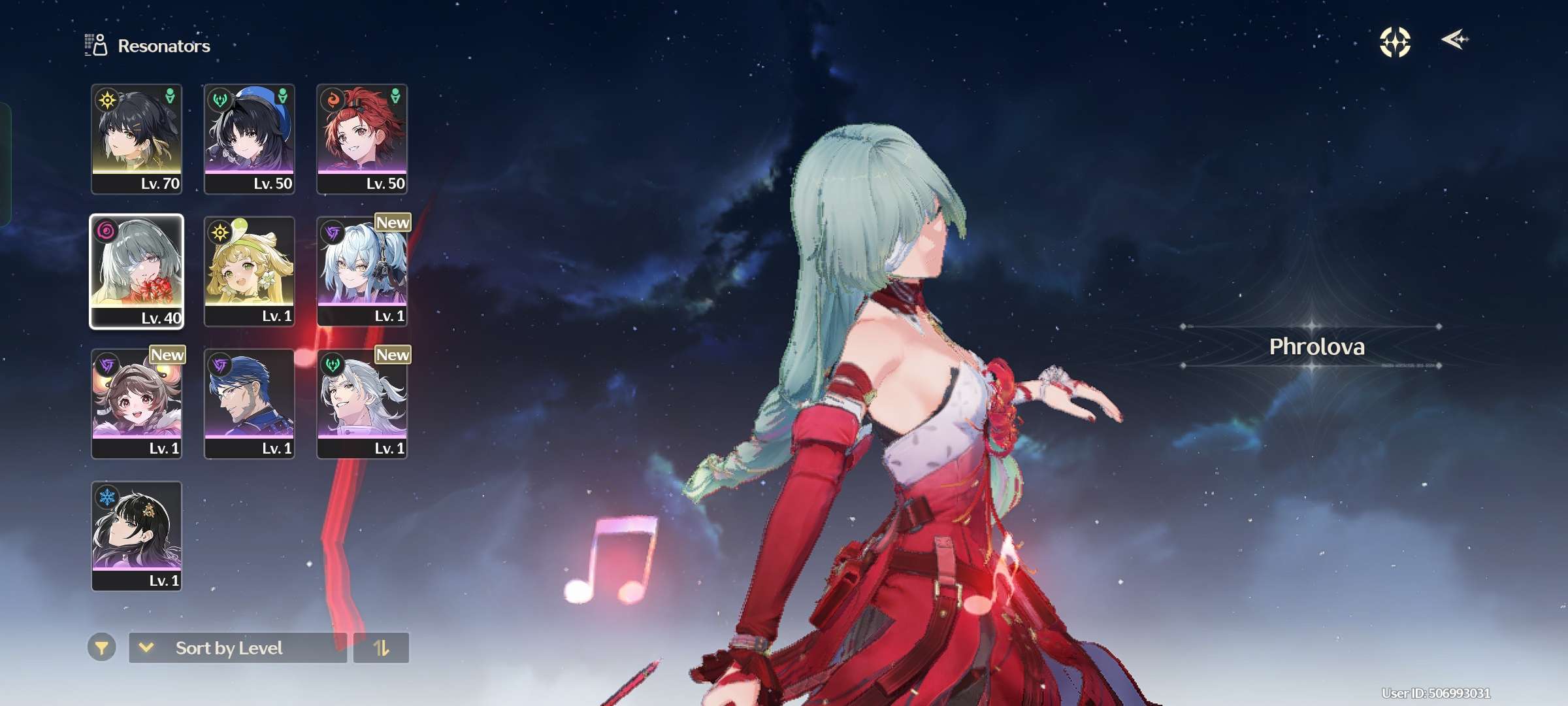Select the red-haired Lv. 50 resonator

362,139
